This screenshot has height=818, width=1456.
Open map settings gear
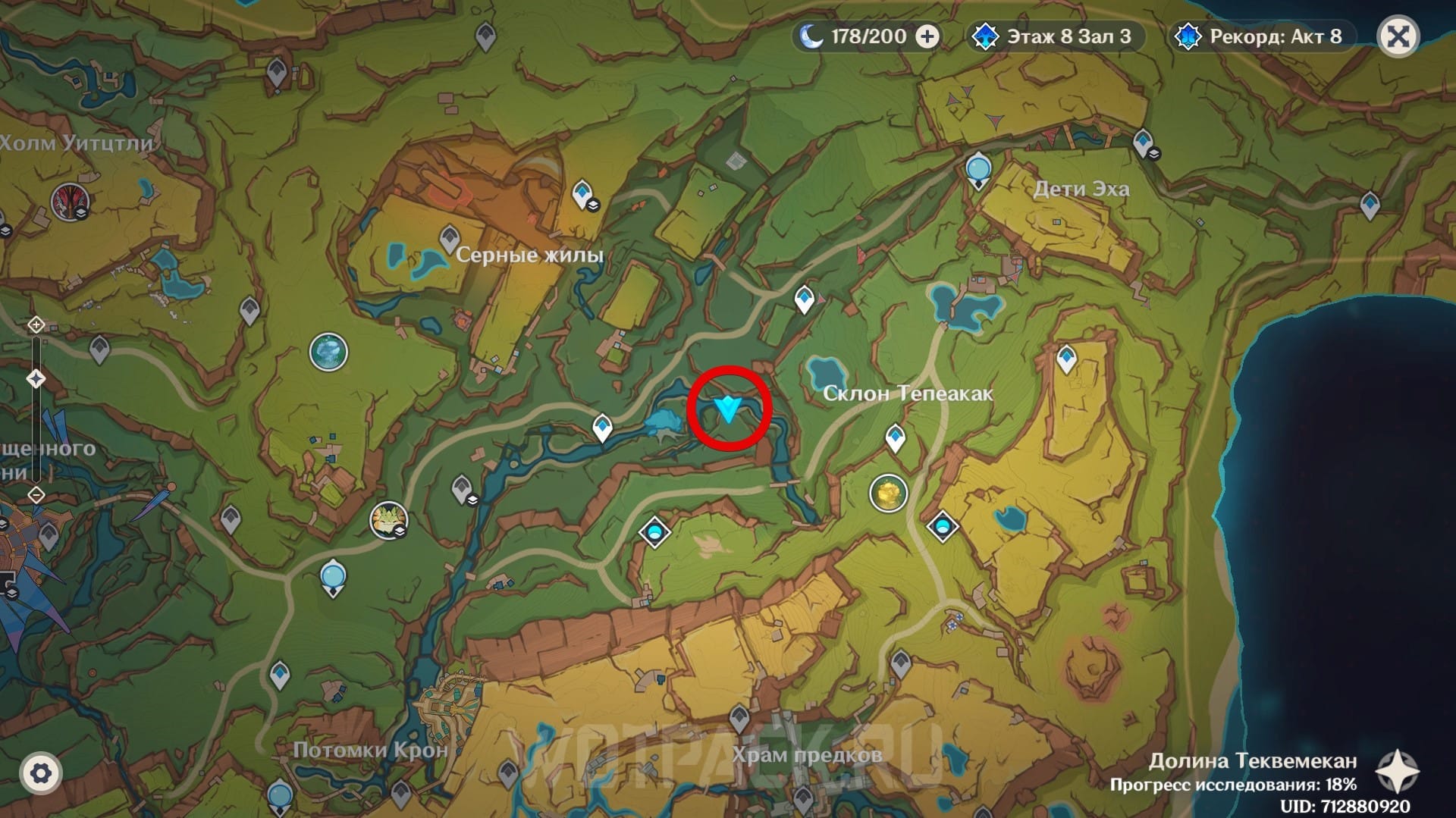click(x=40, y=773)
